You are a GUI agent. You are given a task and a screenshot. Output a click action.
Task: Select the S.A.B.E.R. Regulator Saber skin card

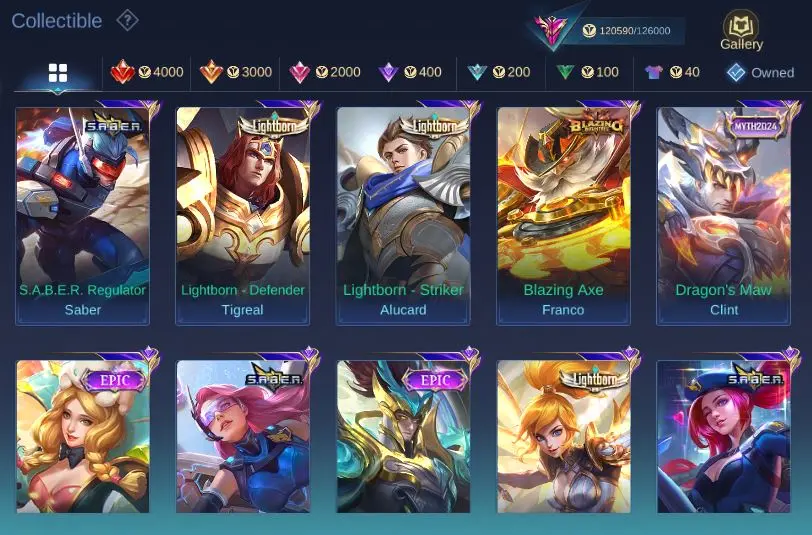83,215
